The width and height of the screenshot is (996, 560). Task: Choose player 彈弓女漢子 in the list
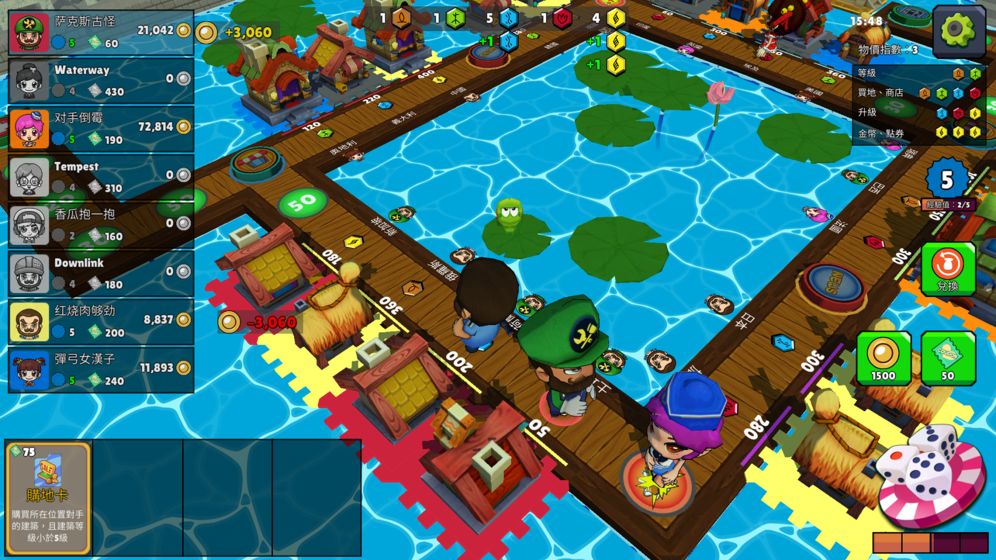[x=100, y=370]
